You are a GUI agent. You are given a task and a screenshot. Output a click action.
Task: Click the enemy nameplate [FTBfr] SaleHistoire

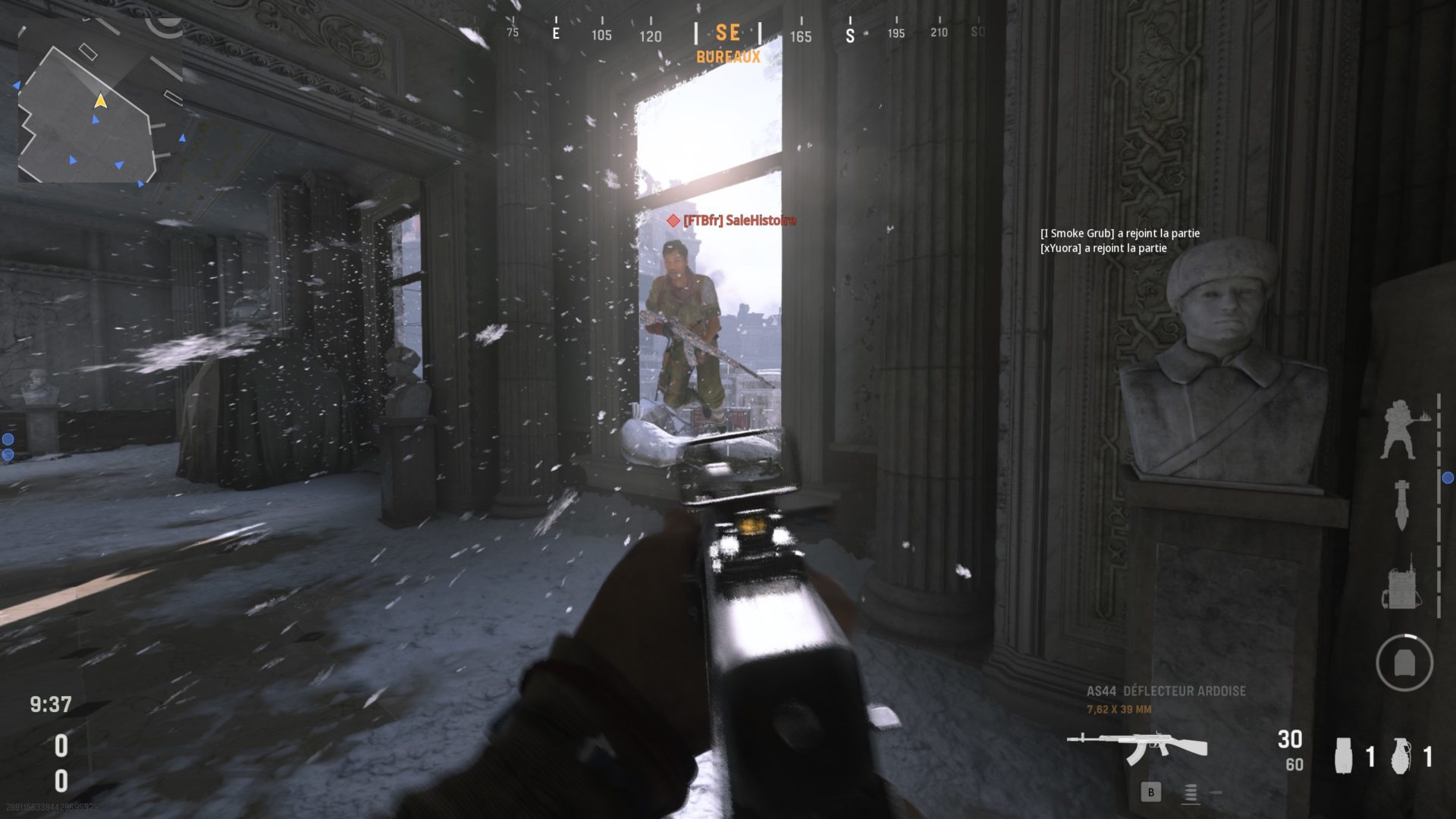point(732,222)
